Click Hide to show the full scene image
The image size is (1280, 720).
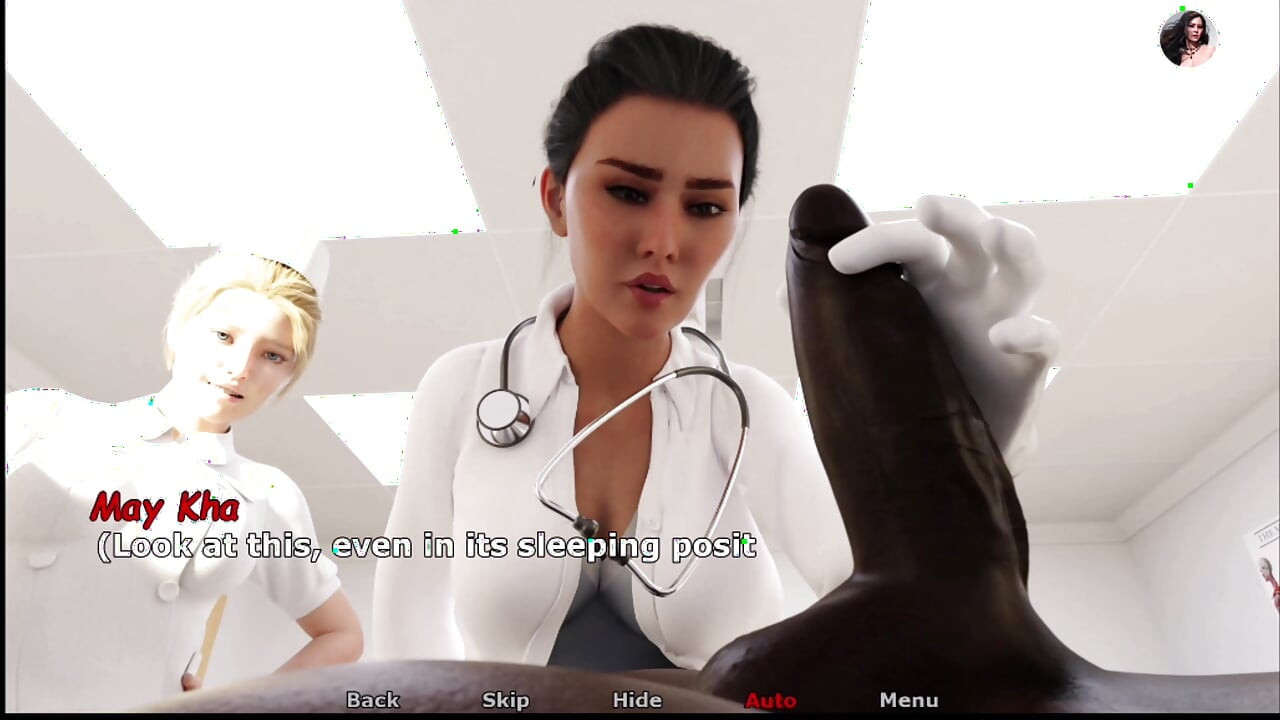[x=638, y=700]
